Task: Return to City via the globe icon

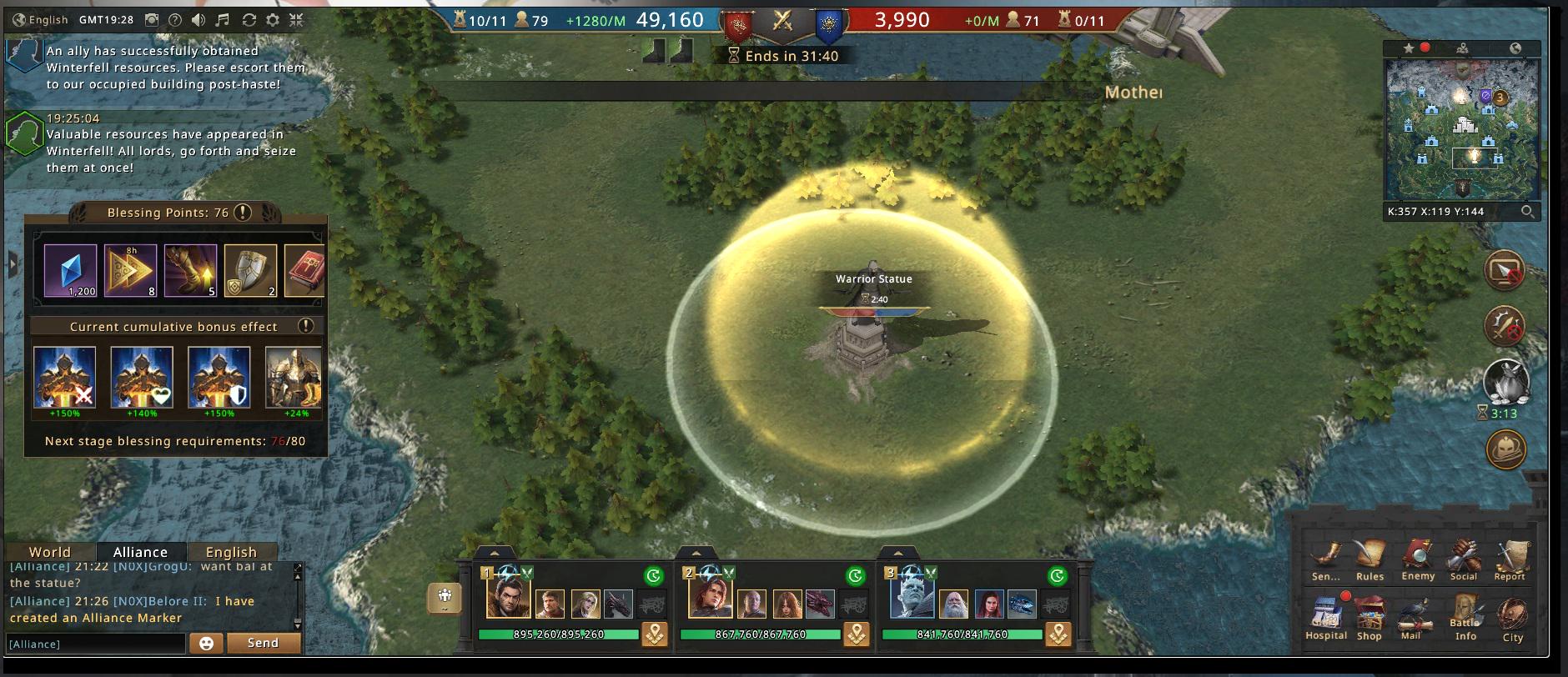Action: tap(1512, 618)
